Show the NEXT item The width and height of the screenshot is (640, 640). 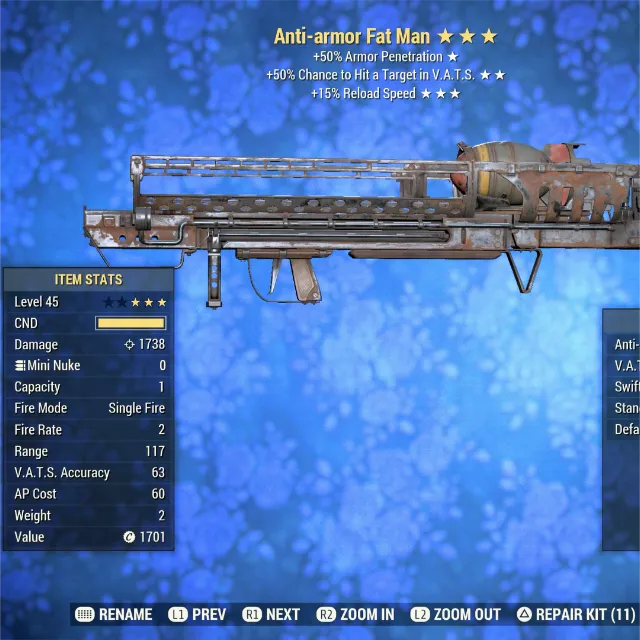271,614
